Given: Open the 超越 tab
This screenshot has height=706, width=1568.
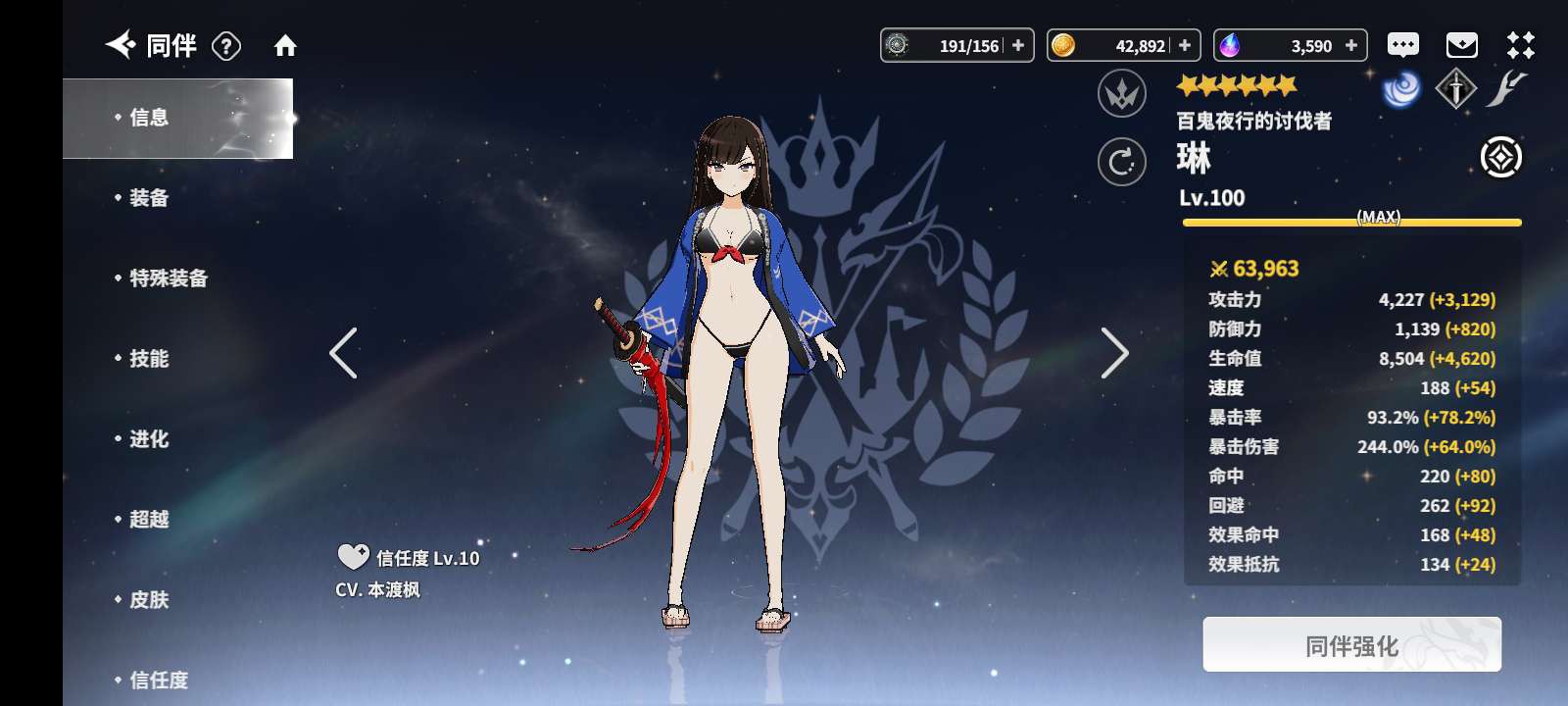Looking at the screenshot, I should (x=149, y=520).
